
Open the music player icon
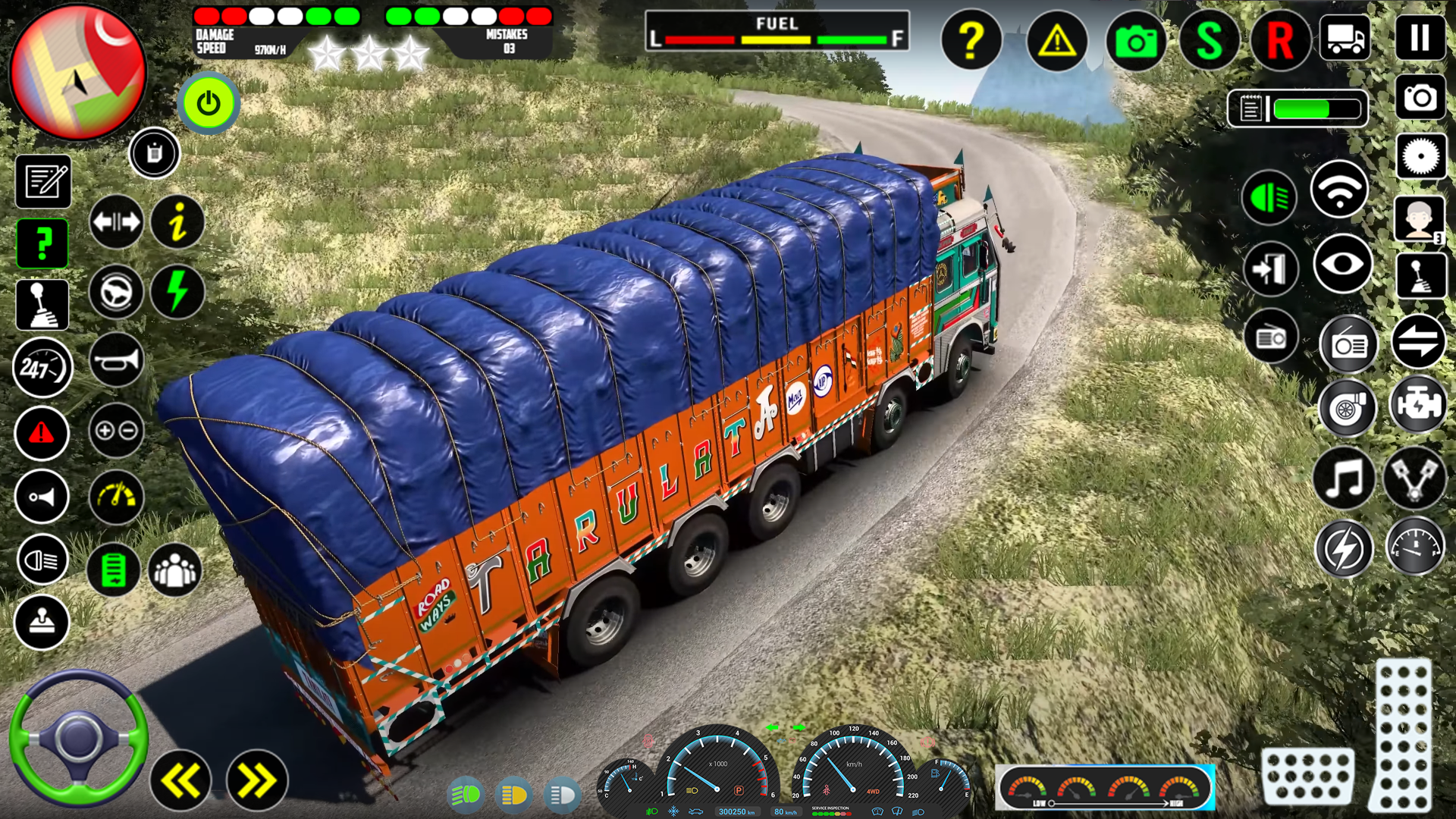click(1345, 478)
